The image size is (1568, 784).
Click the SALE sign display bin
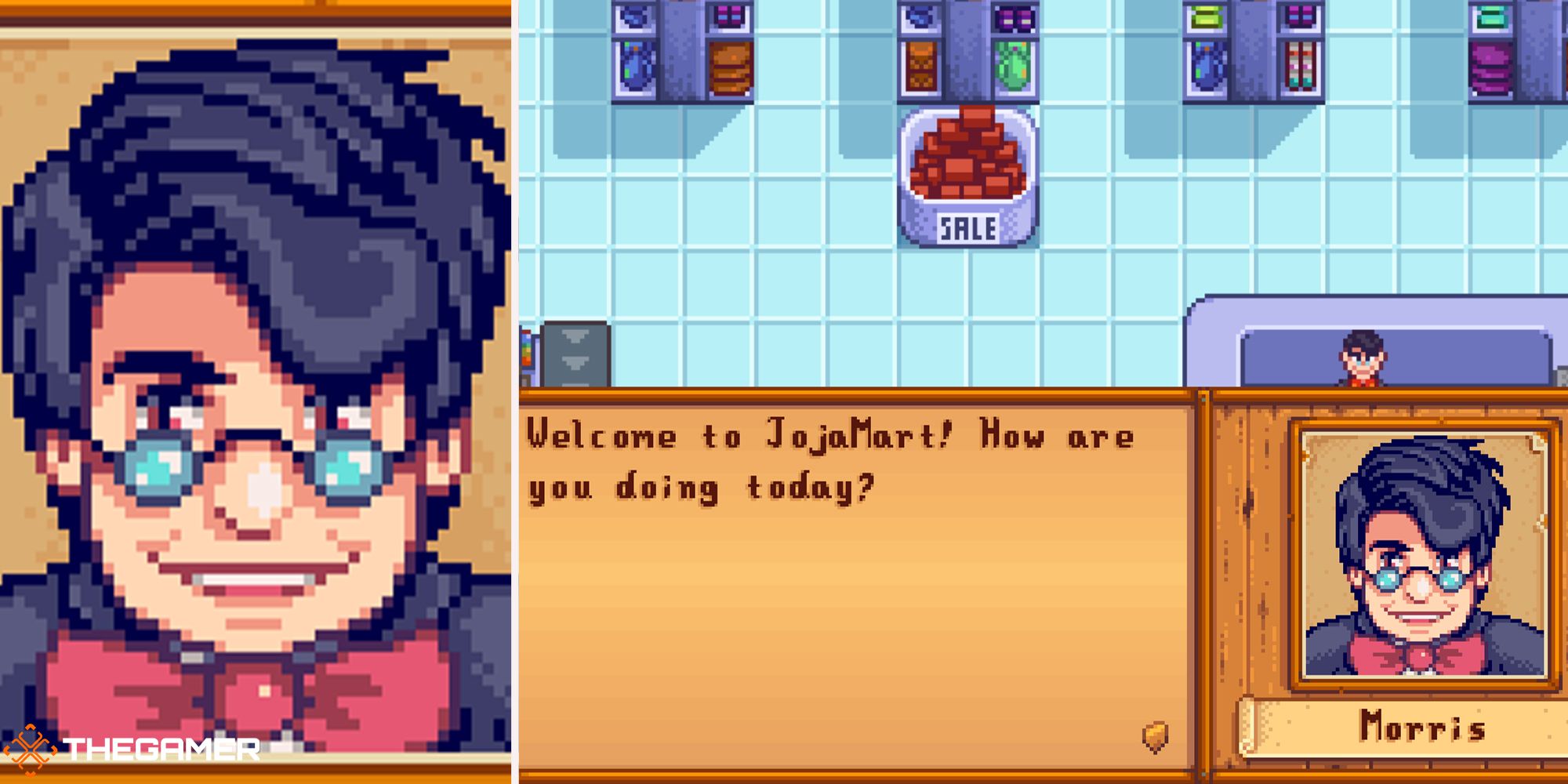click(968, 227)
